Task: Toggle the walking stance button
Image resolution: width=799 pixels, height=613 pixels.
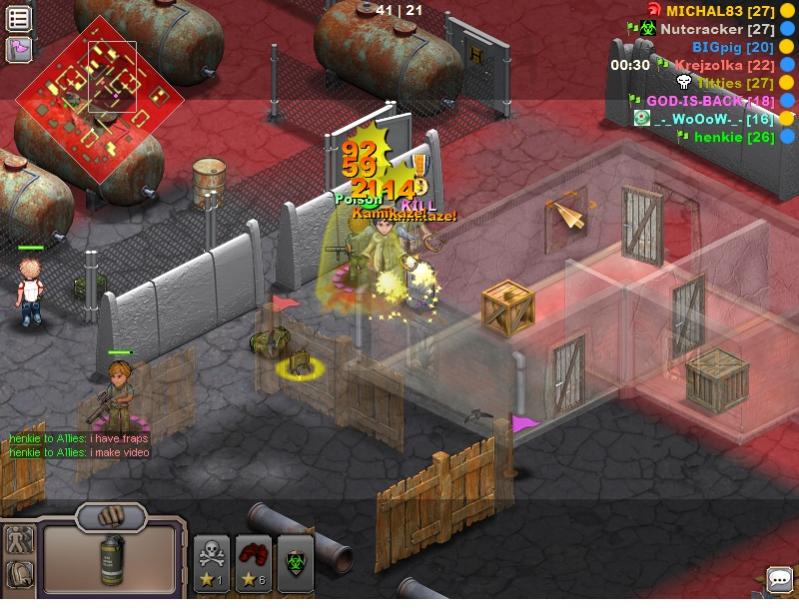Action: (x=19, y=541)
